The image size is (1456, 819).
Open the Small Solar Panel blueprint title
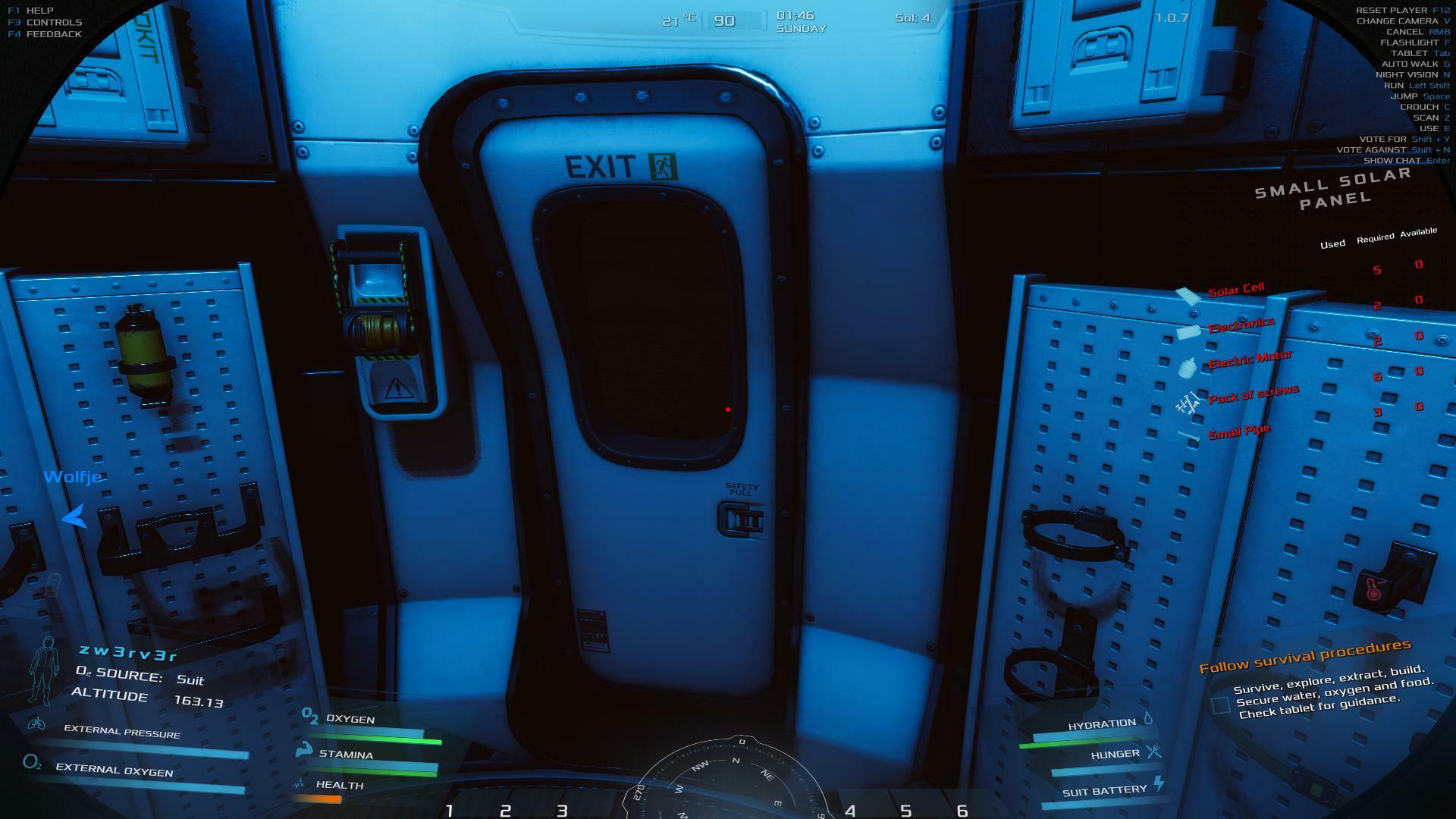1334,188
